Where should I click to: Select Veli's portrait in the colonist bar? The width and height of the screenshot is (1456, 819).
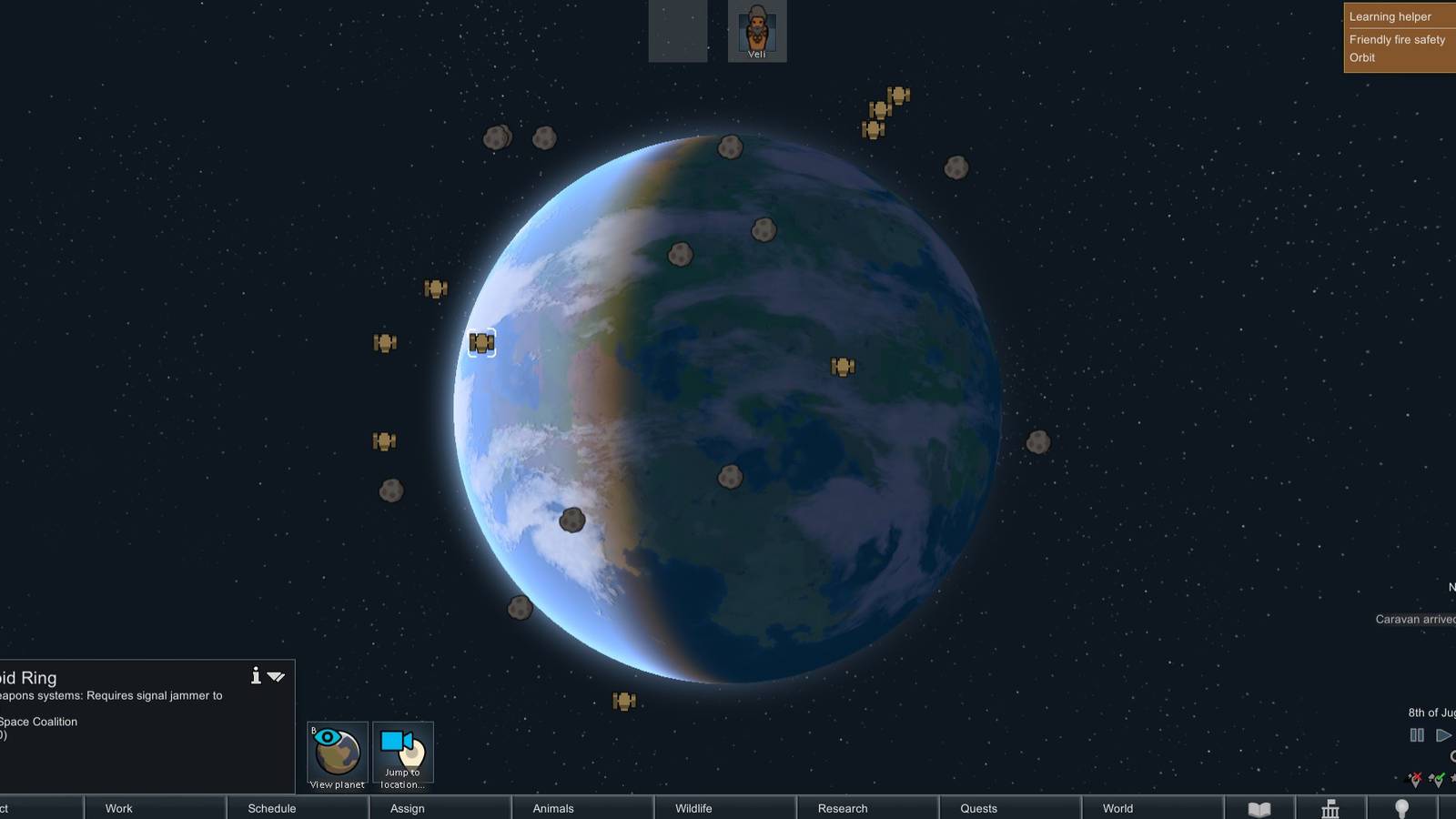pos(758,29)
